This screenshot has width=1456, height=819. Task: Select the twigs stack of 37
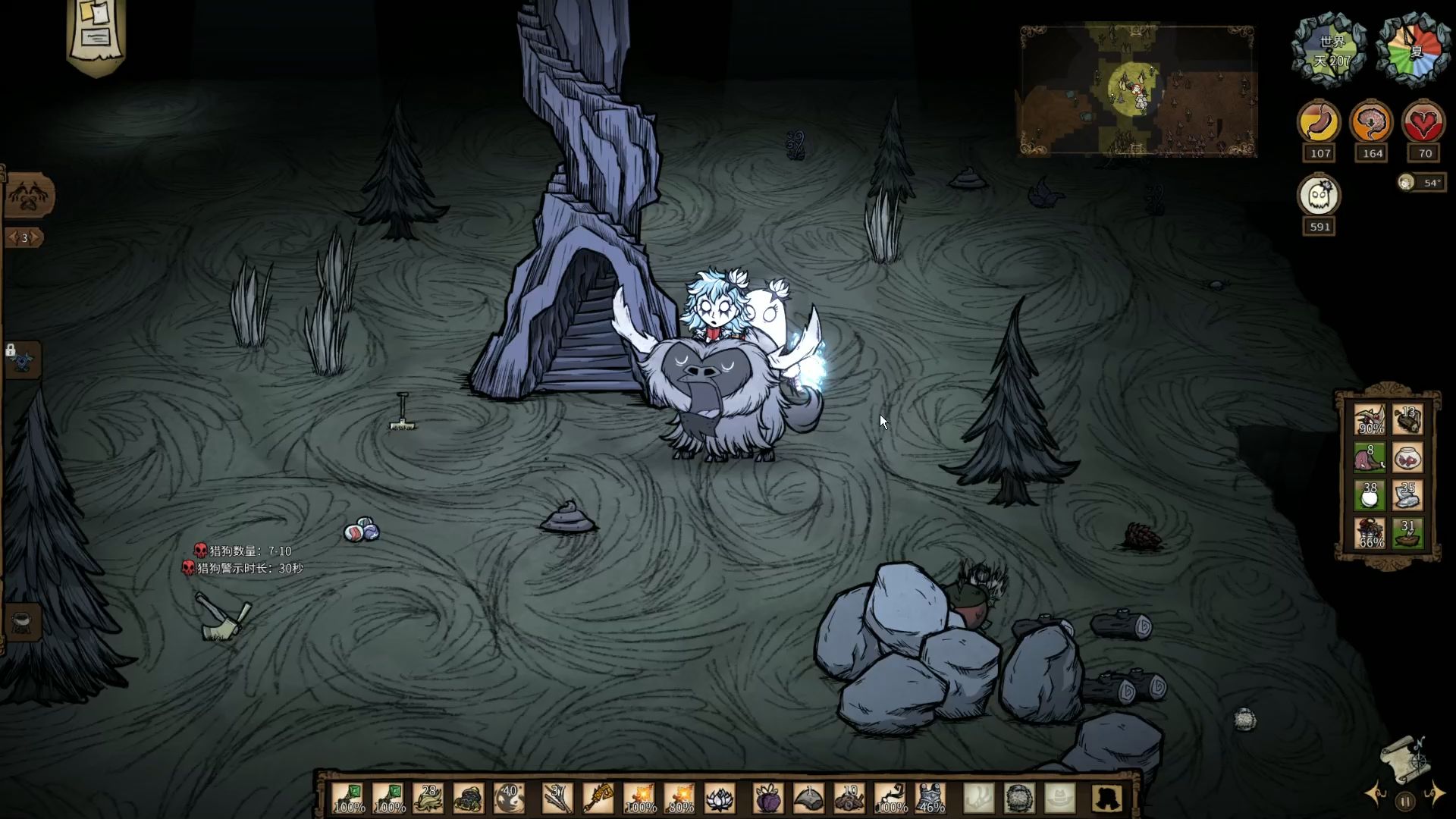[x=557, y=798]
